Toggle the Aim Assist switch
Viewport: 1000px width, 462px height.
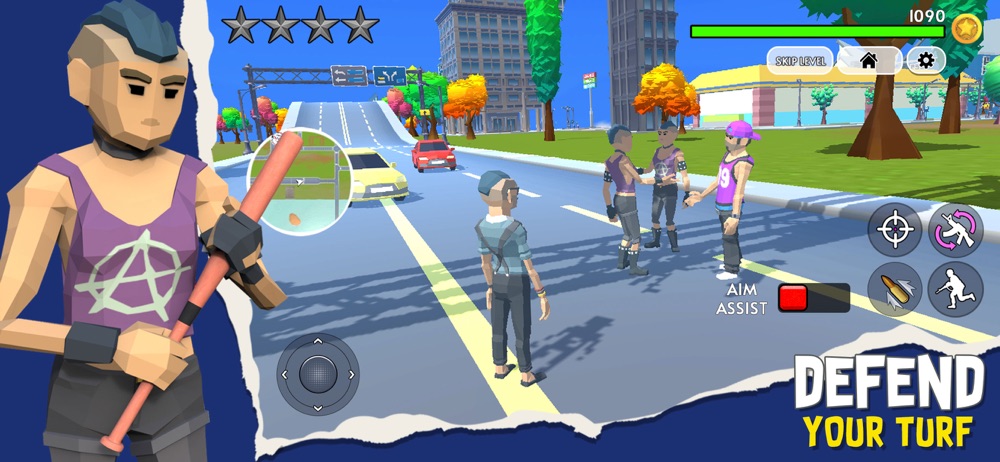point(813,298)
